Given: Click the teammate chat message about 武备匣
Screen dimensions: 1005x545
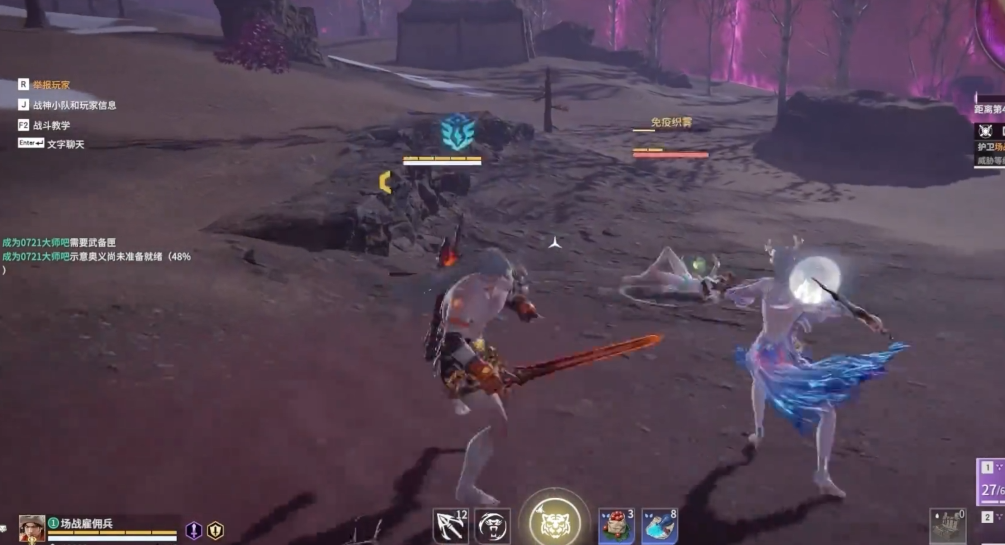Looking at the screenshot, I should (60, 242).
